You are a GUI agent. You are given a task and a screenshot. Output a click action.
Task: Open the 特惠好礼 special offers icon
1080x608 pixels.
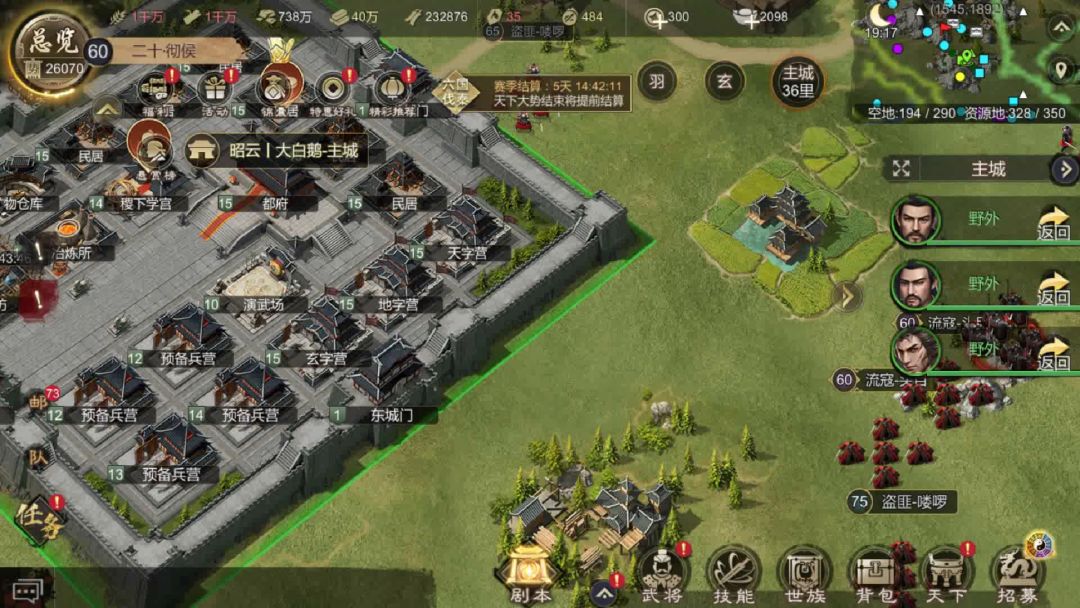click(333, 90)
